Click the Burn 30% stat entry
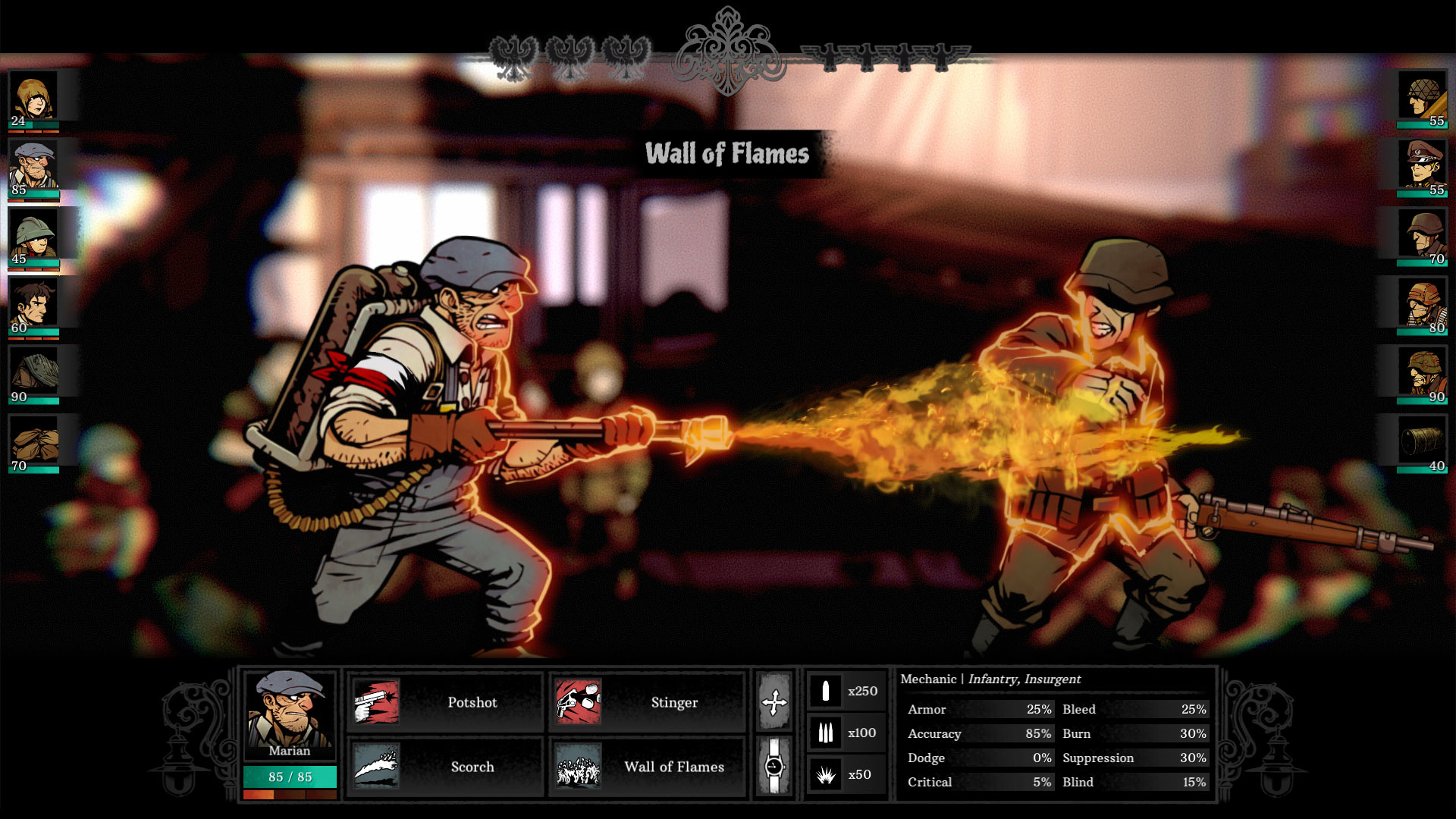Viewport: 1456px width, 819px height. (1134, 733)
